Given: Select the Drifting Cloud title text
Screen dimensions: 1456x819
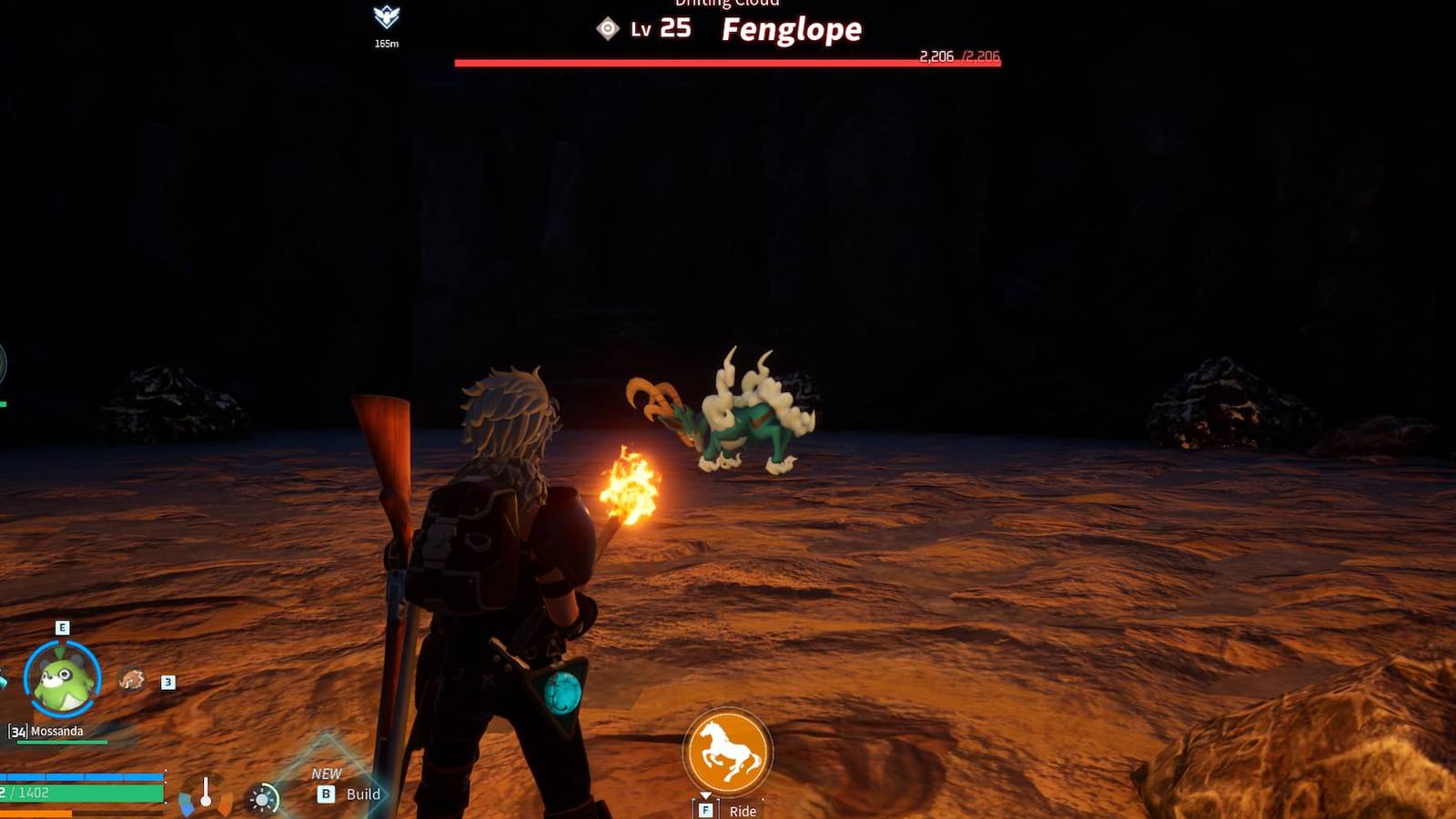Looking at the screenshot, I should click(x=727, y=4).
